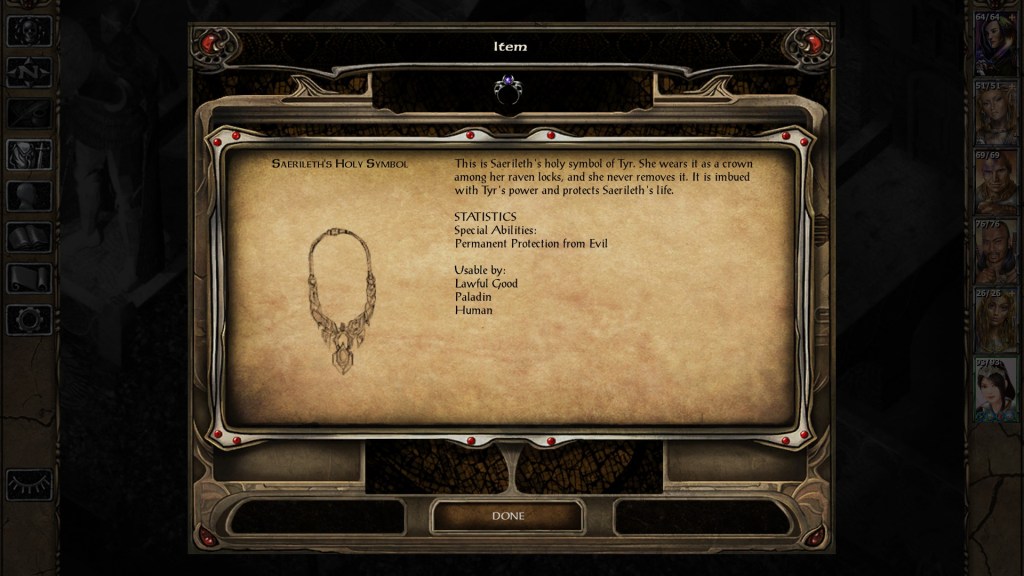The height and width of the screenshot is (576, 1024).
Task: Select the party portrait with 26/26 health
Action: 995,319
